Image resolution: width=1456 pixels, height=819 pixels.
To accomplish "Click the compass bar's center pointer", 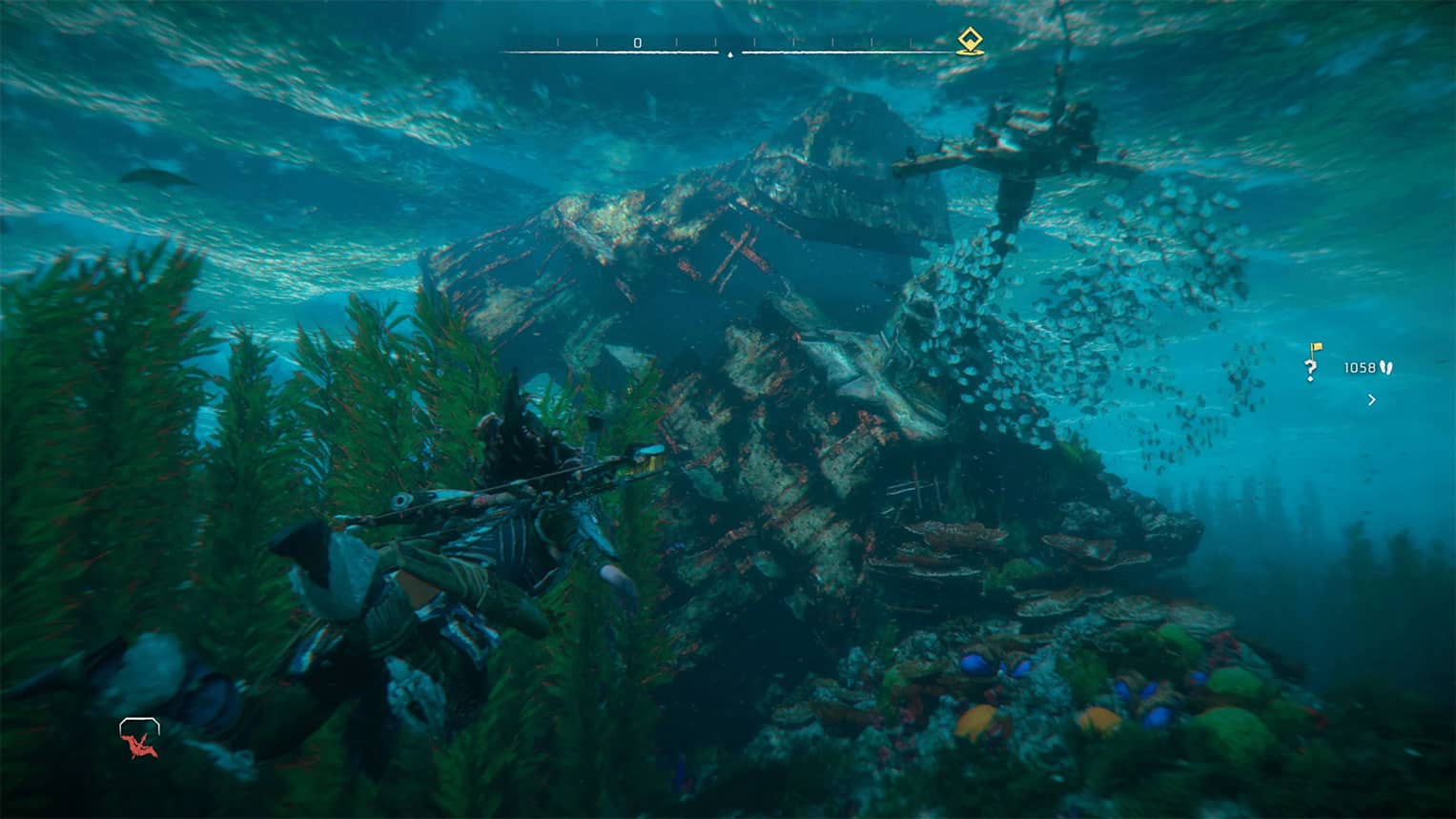I will pyautogui.click(x=730, y=54).
